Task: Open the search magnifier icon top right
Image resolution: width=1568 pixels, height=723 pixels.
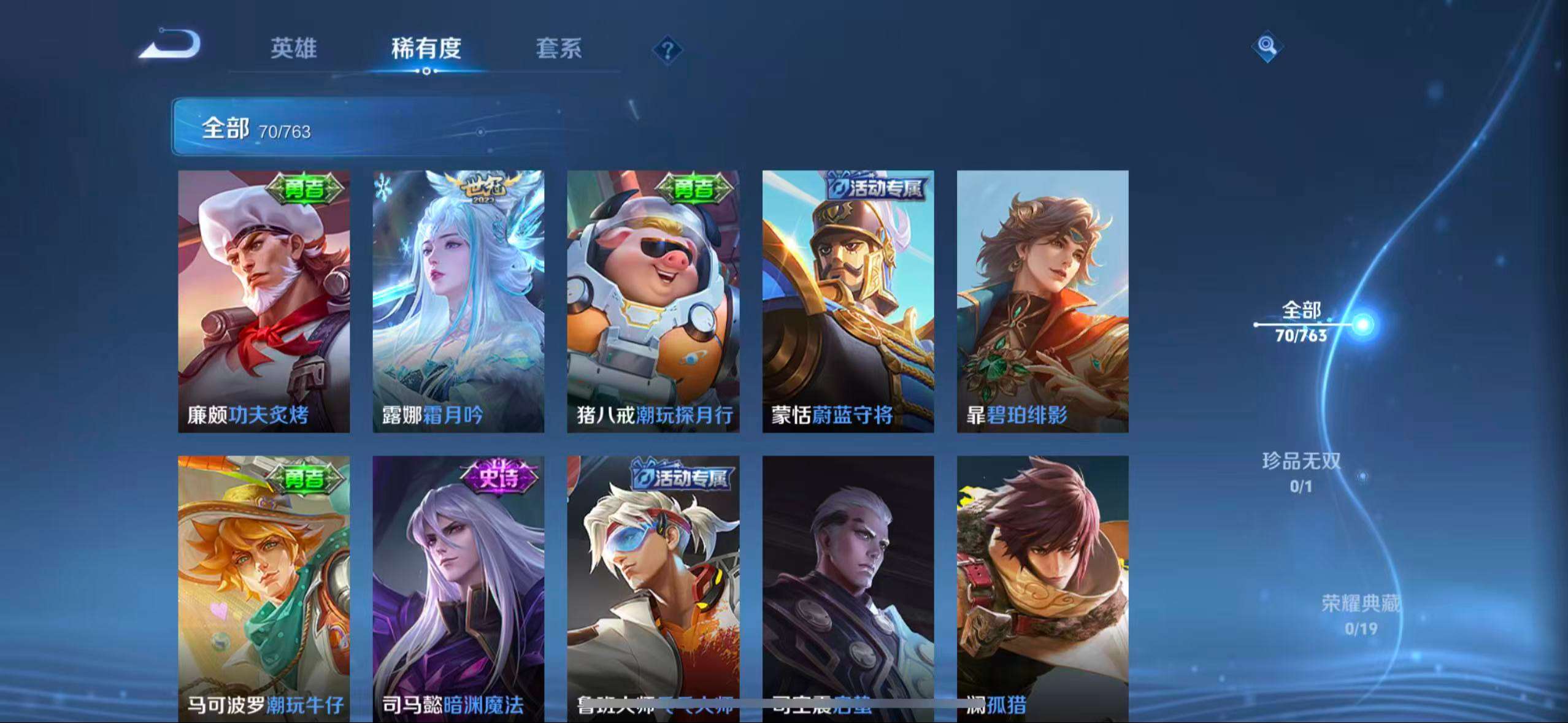Action: click(1266, 46)
